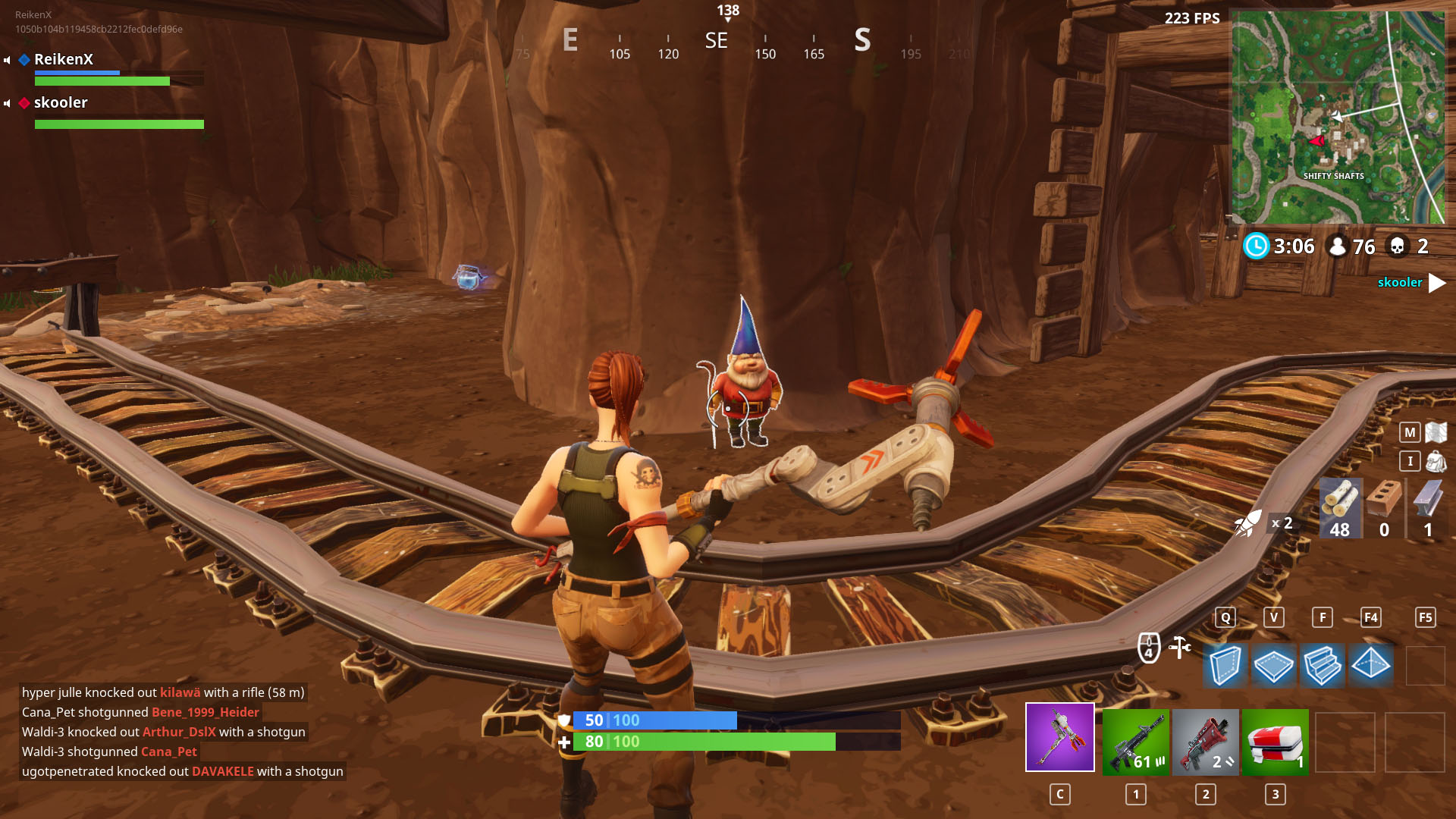Toggle build mode hammer-and-wrench icon
The width and height of the screenshot is (1456, 819).
[x=1179, y=647]
